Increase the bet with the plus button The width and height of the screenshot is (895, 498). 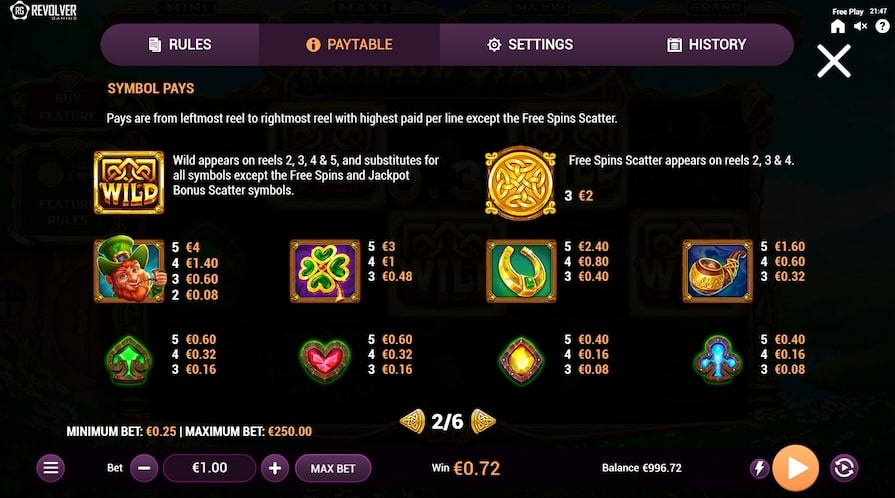pyautogui.click(x=275, y=468)
